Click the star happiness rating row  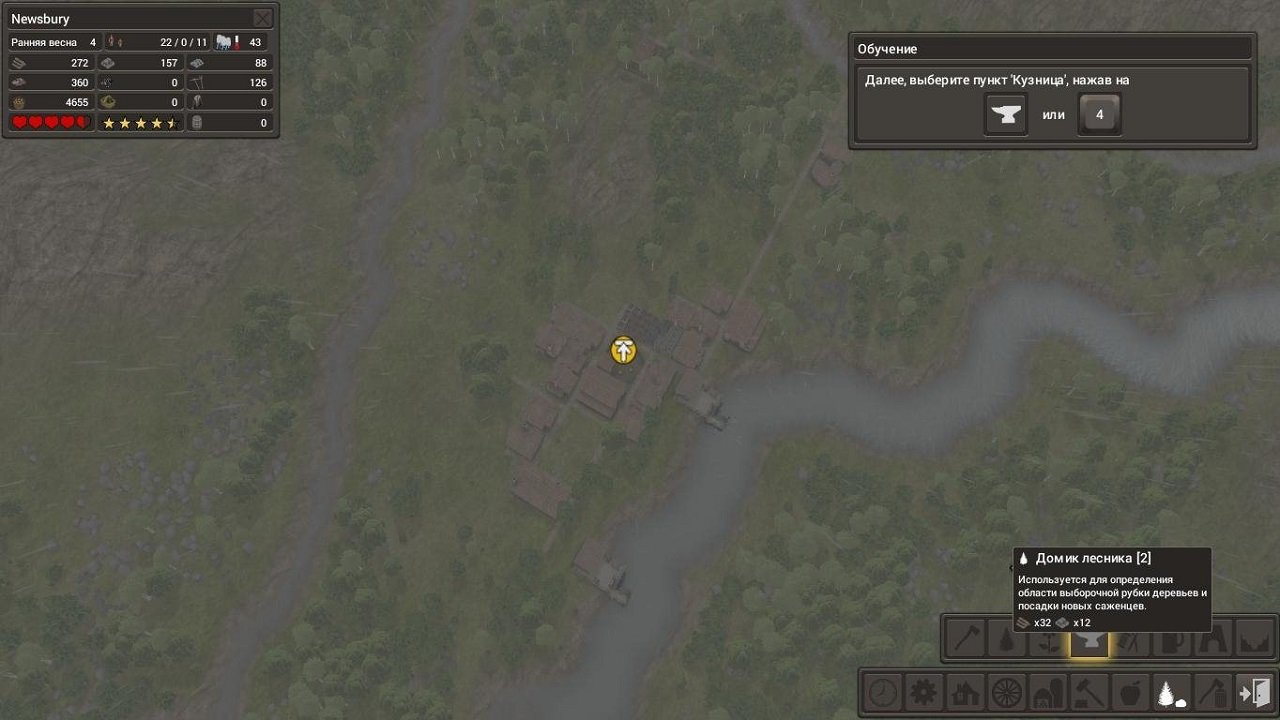click(138, 123)
